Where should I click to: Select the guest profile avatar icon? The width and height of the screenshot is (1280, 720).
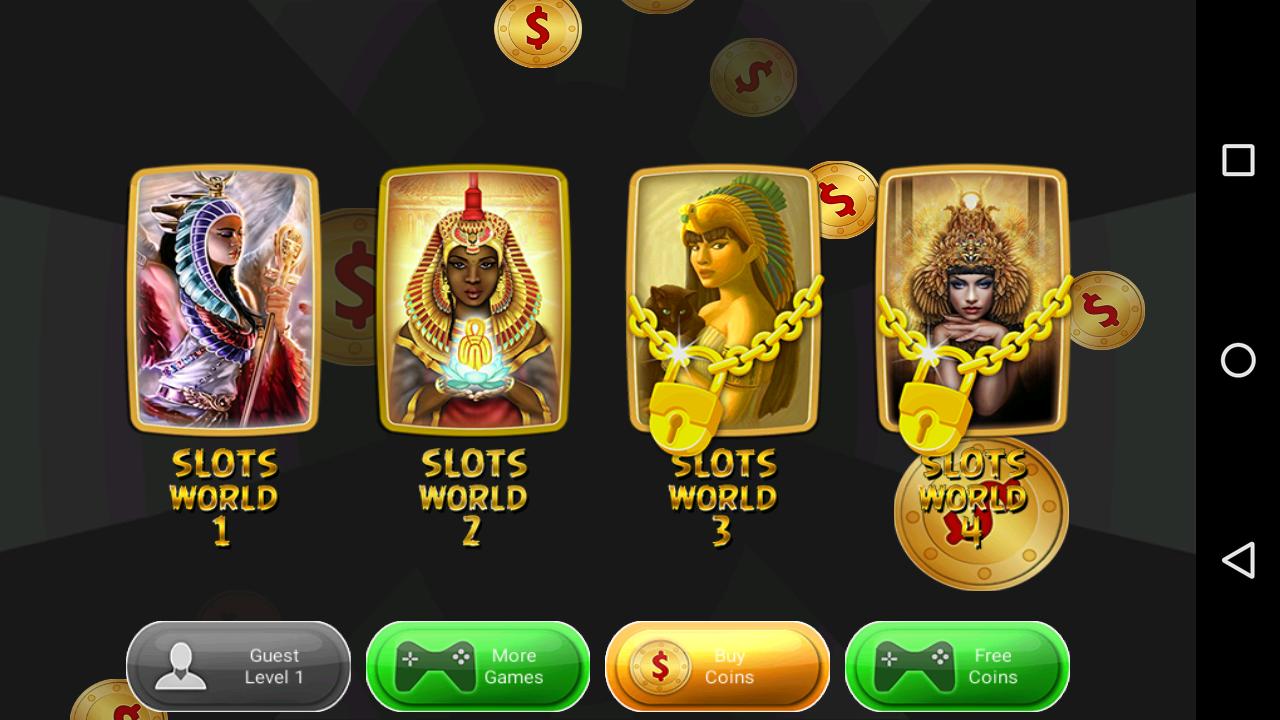click(x=180, y=666)
